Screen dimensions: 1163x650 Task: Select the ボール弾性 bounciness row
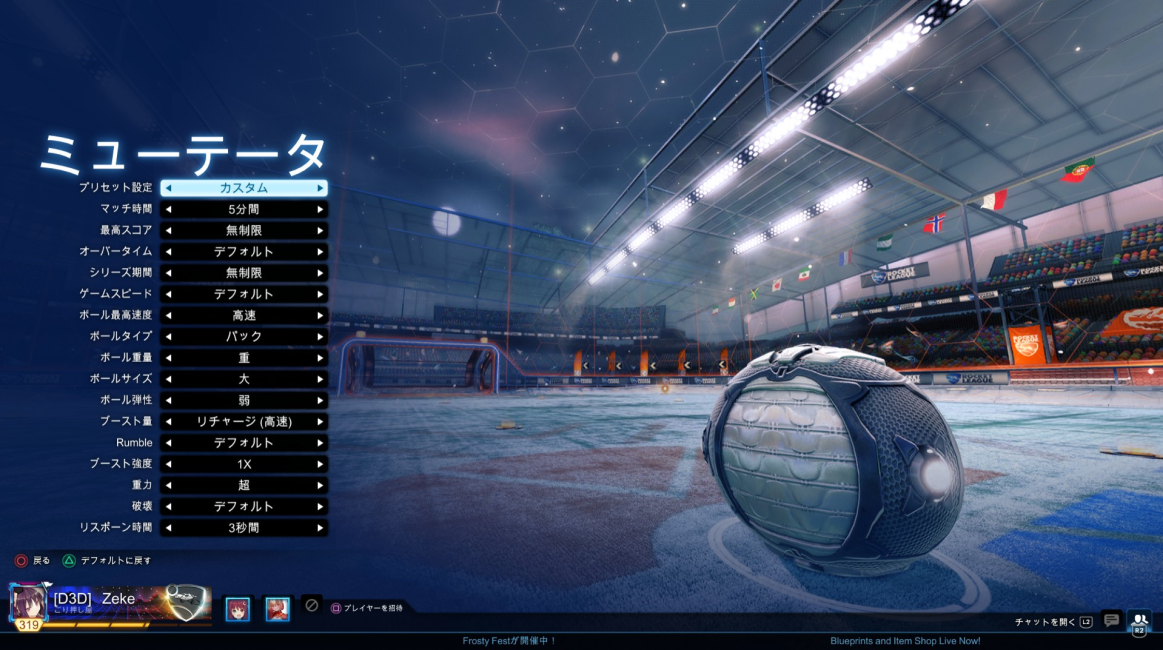[x=244, y=400]
